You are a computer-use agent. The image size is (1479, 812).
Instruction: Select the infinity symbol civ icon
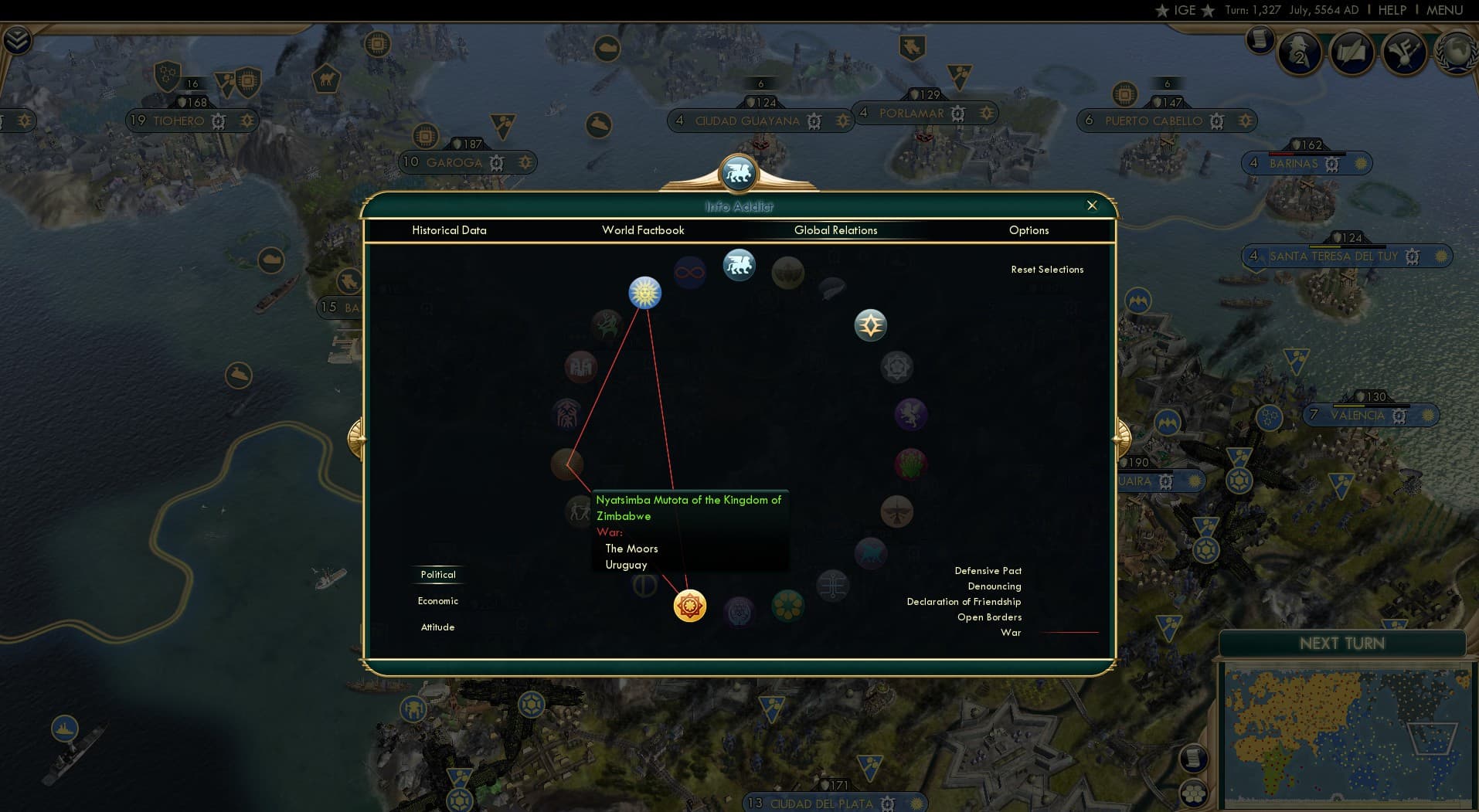point(690,272)
